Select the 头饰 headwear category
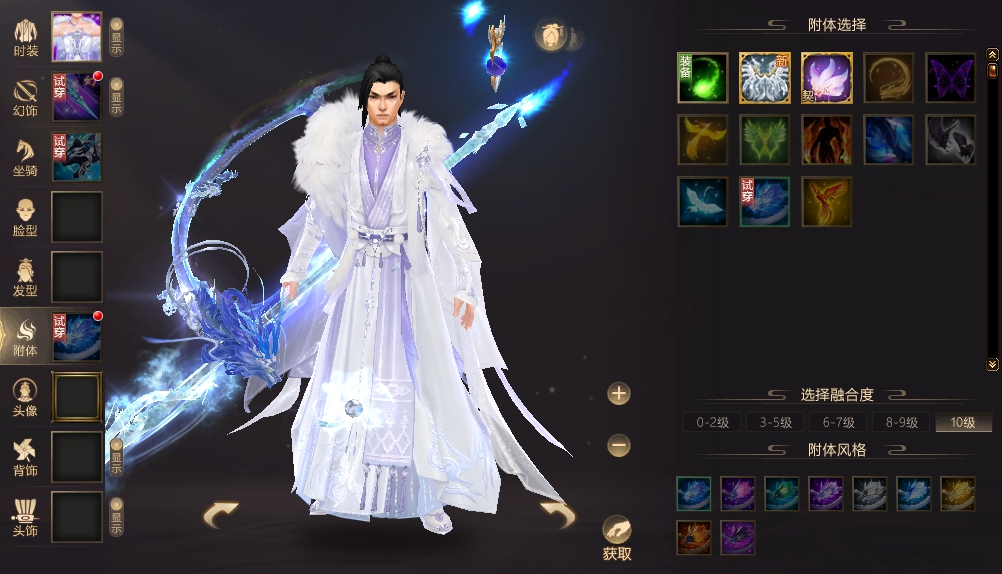The image size is (1002, 574). click(x=27, y=516)
